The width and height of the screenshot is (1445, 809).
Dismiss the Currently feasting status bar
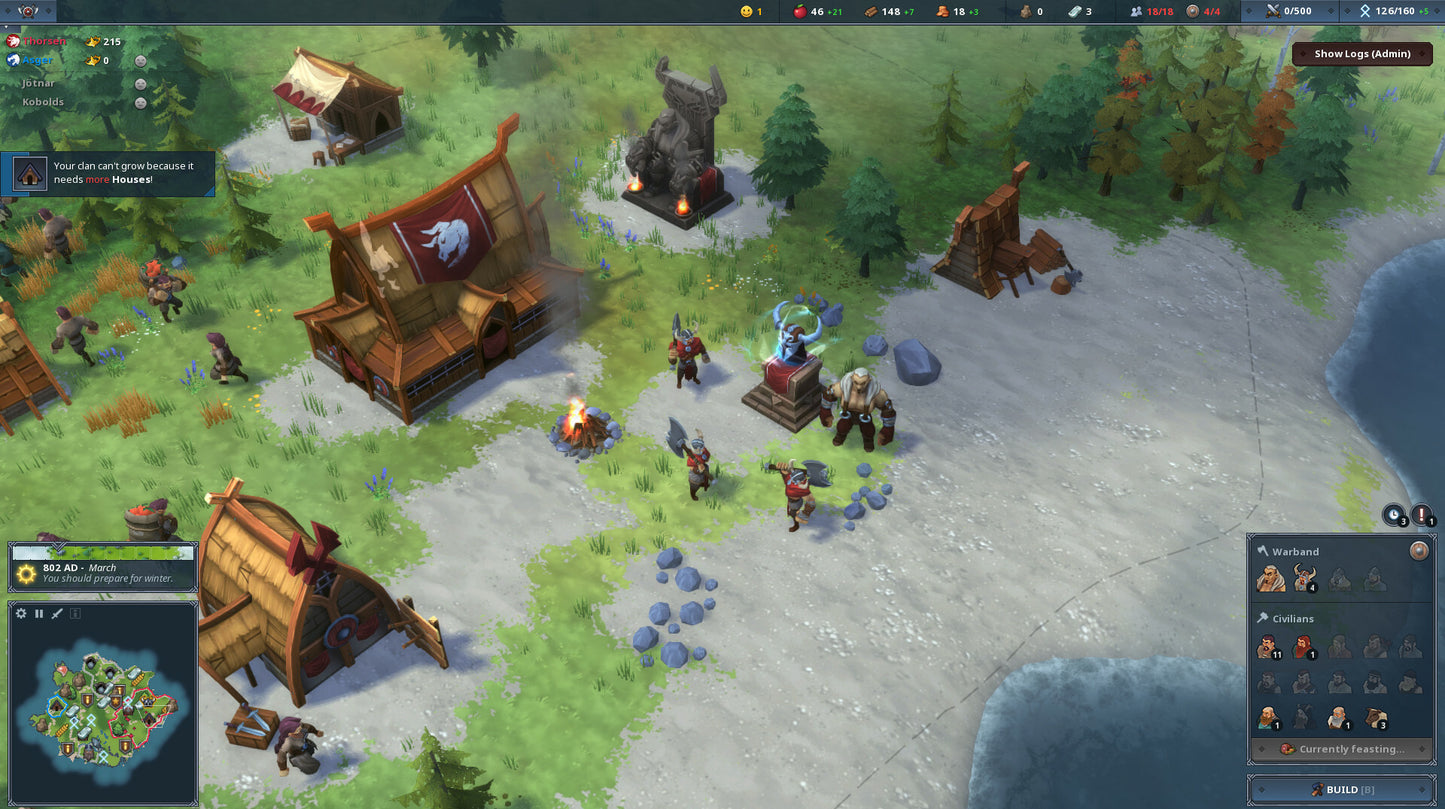coord(1343,748)
